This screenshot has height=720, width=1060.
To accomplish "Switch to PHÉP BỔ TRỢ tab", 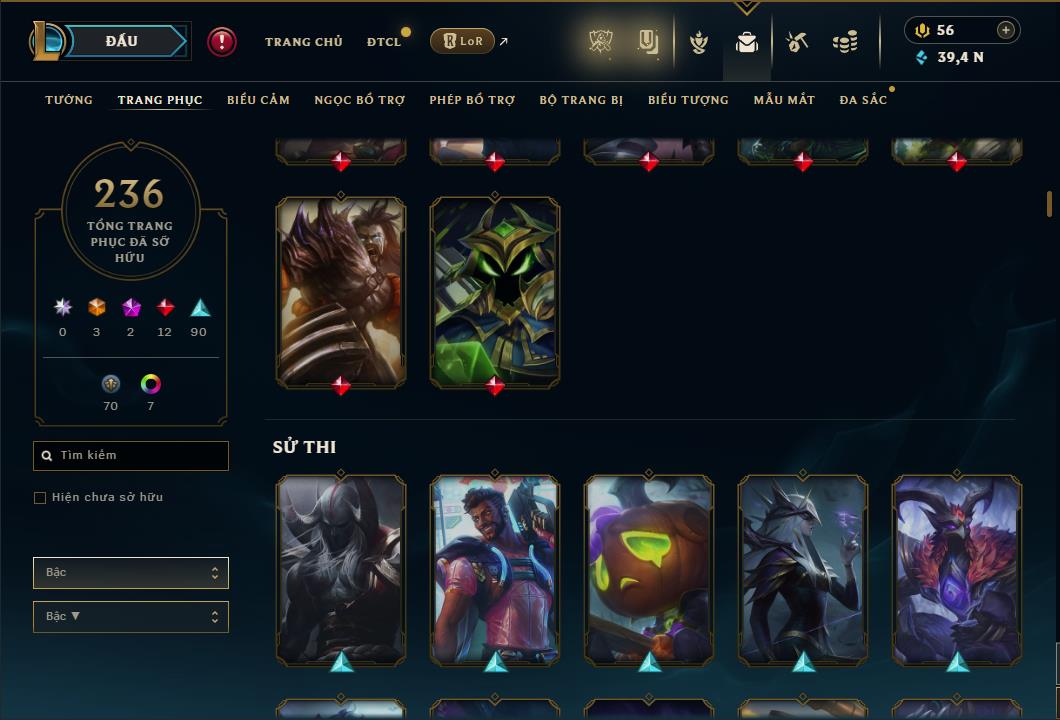I will pos(472,100).
